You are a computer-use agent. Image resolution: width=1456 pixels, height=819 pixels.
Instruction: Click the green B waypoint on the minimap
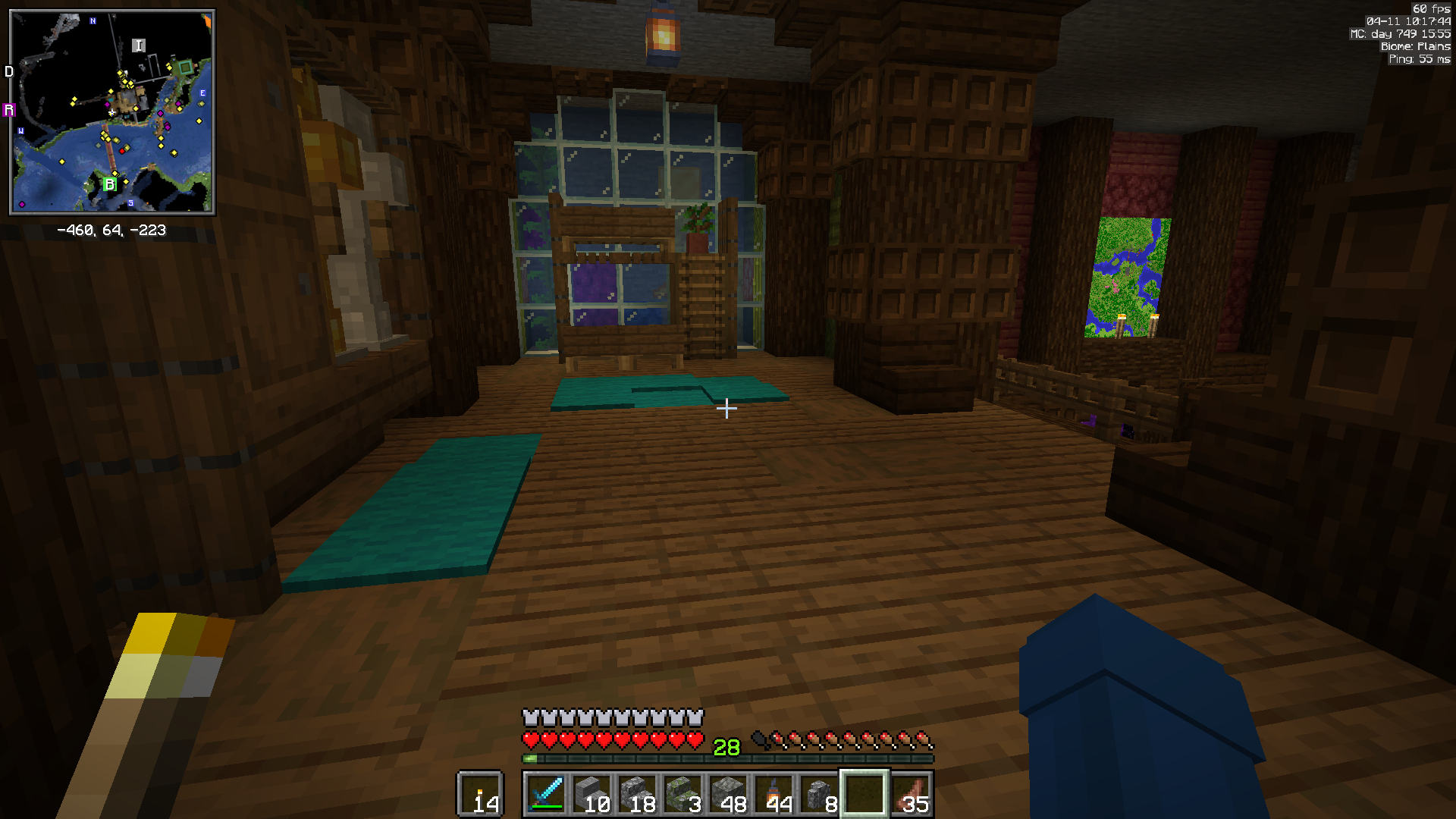tap(110, 184)
